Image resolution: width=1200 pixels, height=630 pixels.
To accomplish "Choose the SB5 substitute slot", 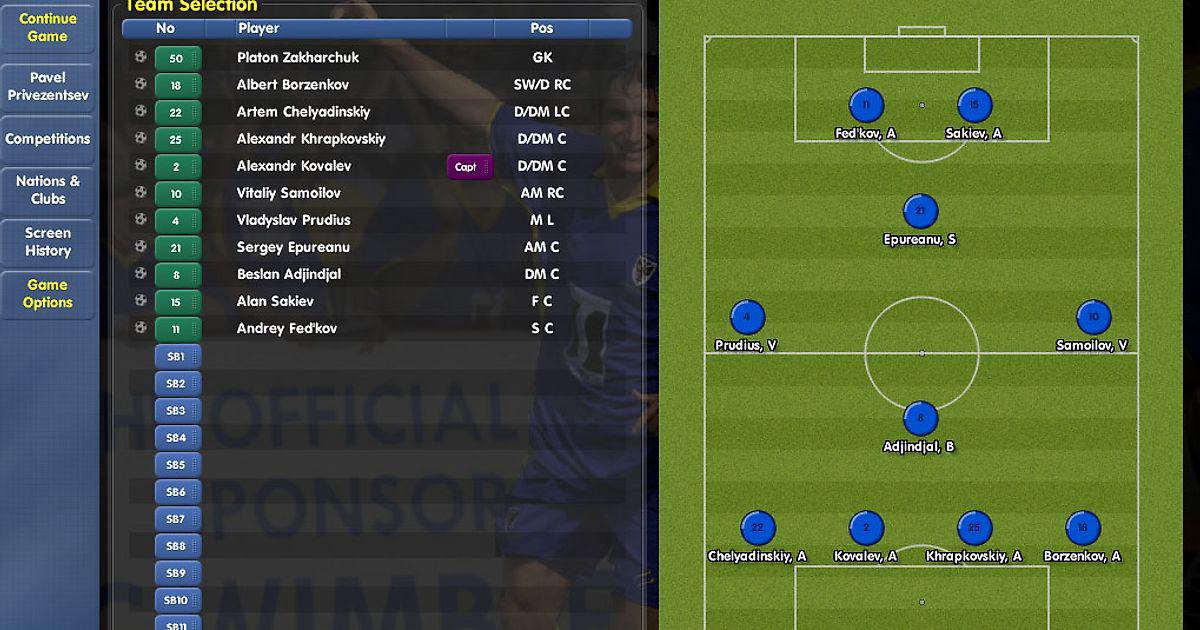I will tap(177, 465).
